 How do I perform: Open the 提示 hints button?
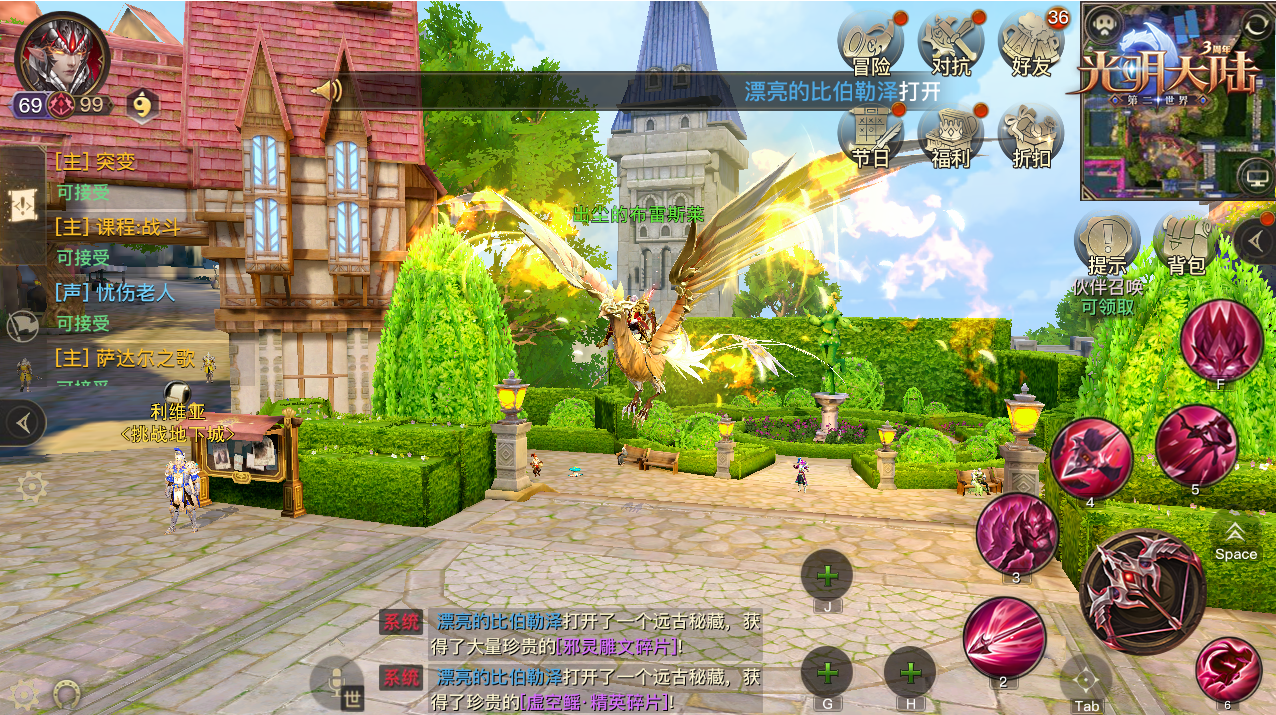pos(1107,244)
